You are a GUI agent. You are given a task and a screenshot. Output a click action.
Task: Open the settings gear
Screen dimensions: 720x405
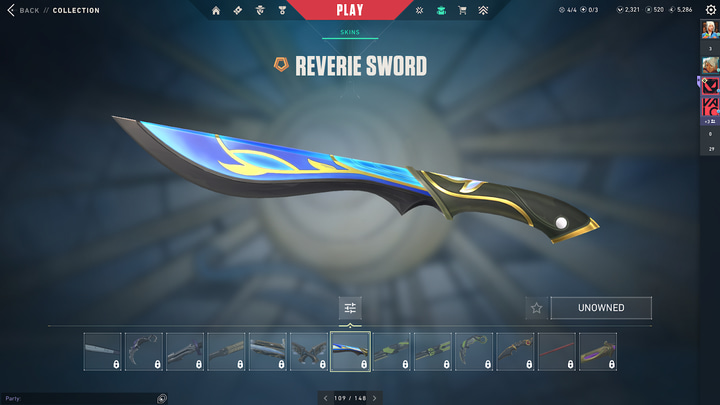(711, 10)
